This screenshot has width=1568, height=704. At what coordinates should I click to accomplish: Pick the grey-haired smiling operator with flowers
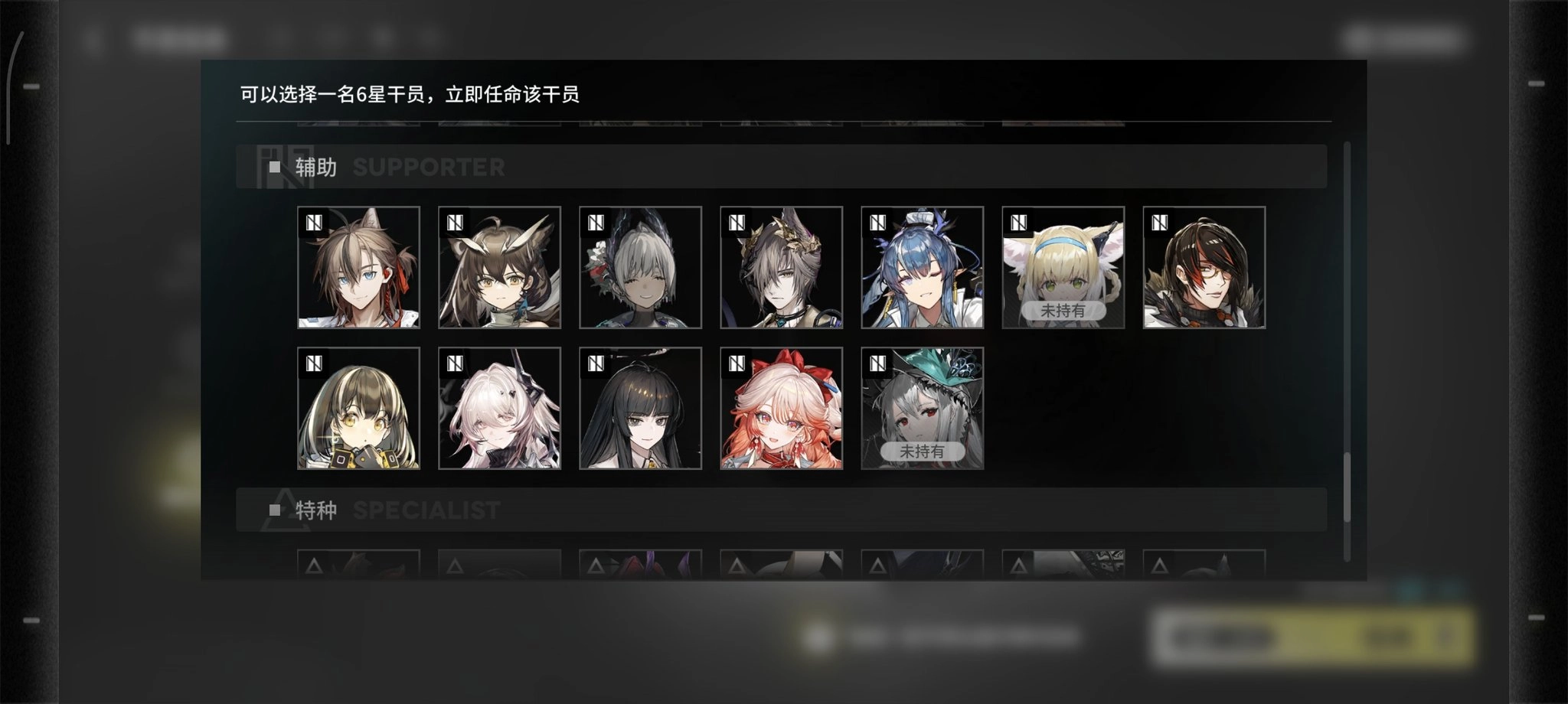[x=640, y=267]
